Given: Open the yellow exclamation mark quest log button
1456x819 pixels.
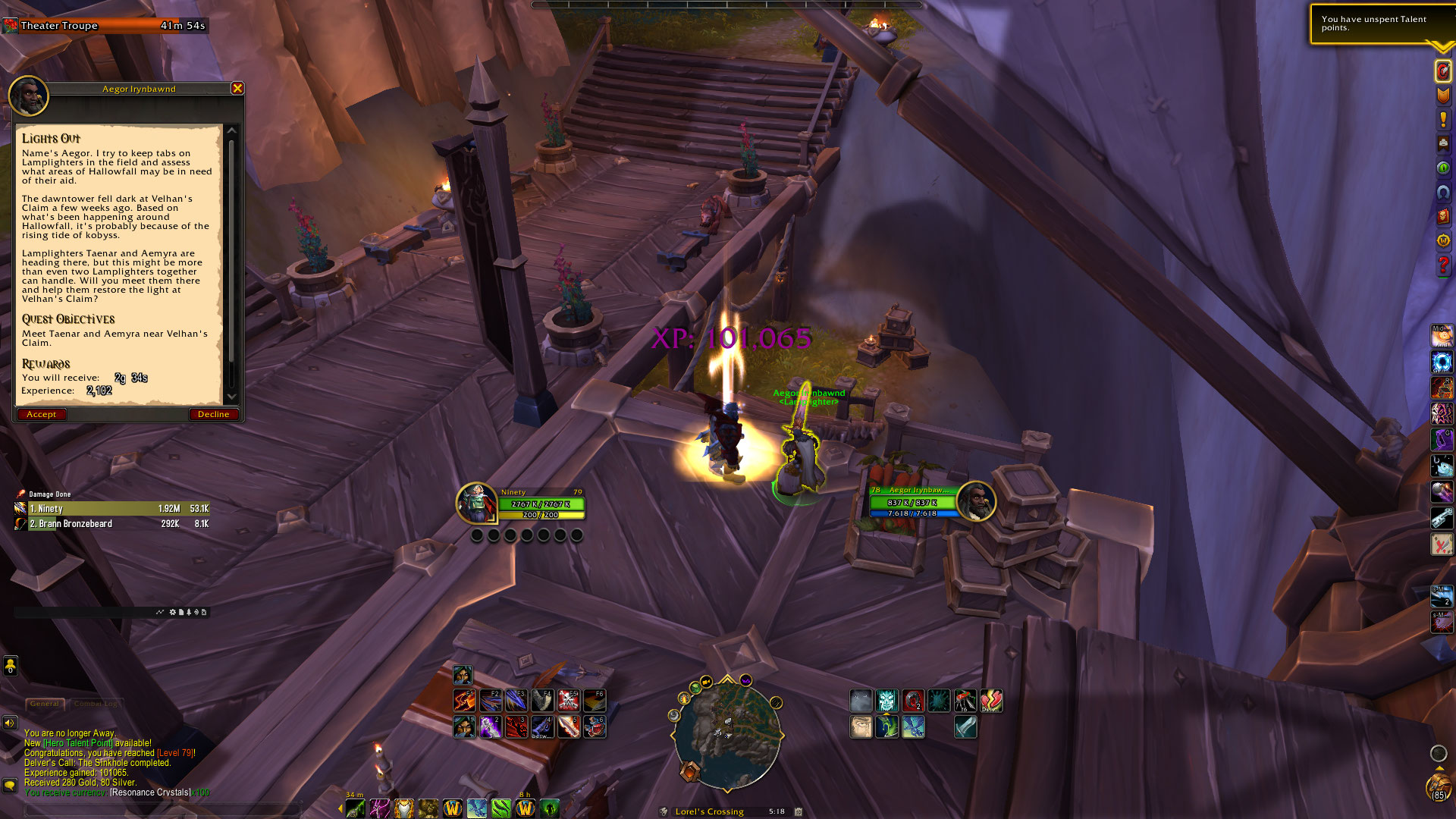Looking at the screenshot, I should click(1442, 120).
